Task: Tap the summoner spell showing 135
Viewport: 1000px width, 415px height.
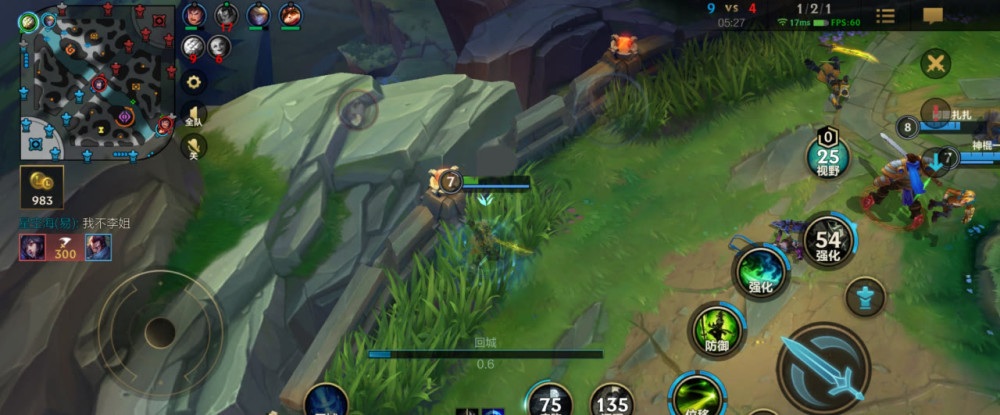Action: [612, 402]
